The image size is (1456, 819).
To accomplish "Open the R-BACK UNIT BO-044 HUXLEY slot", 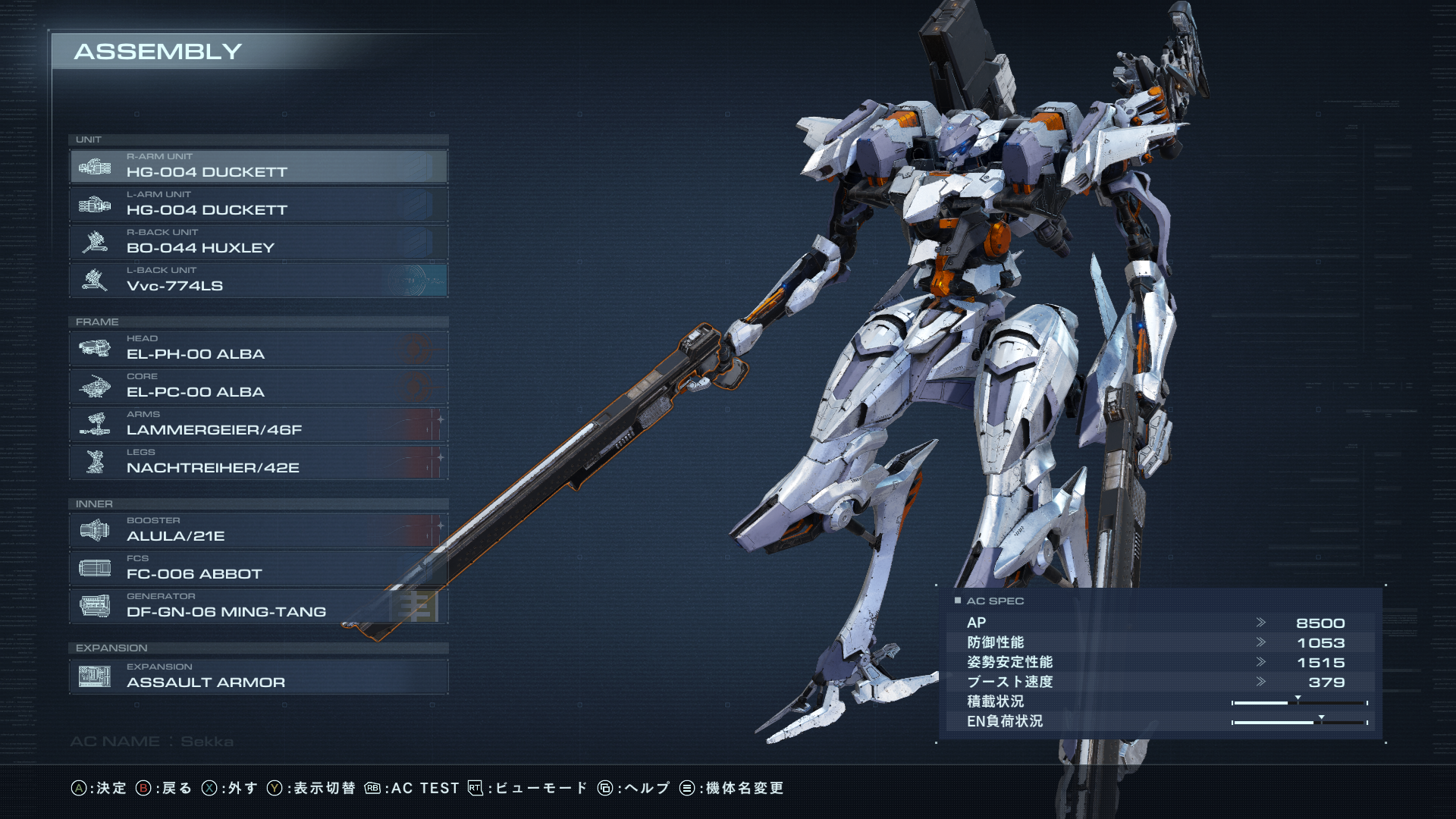I will point(258,242).
